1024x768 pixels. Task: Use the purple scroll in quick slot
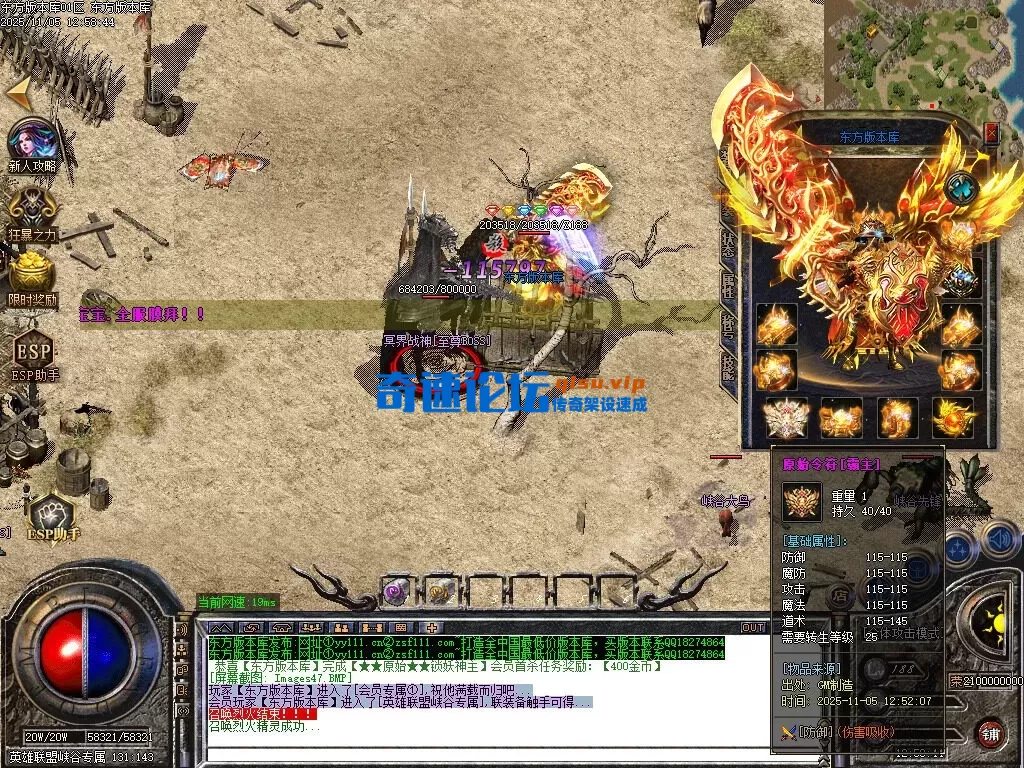pos(396,590)
